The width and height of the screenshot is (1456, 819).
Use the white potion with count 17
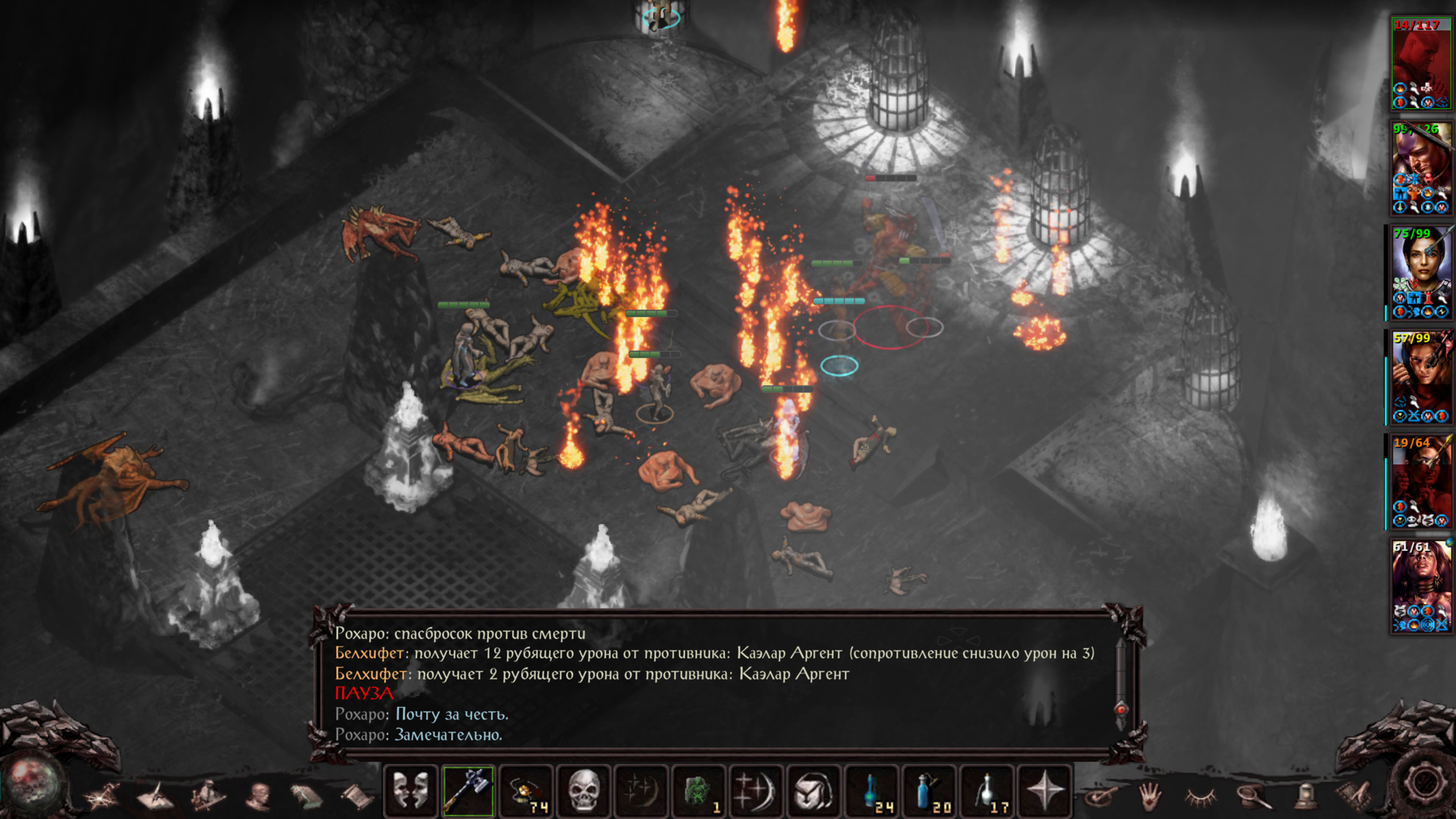coord(987,791)
